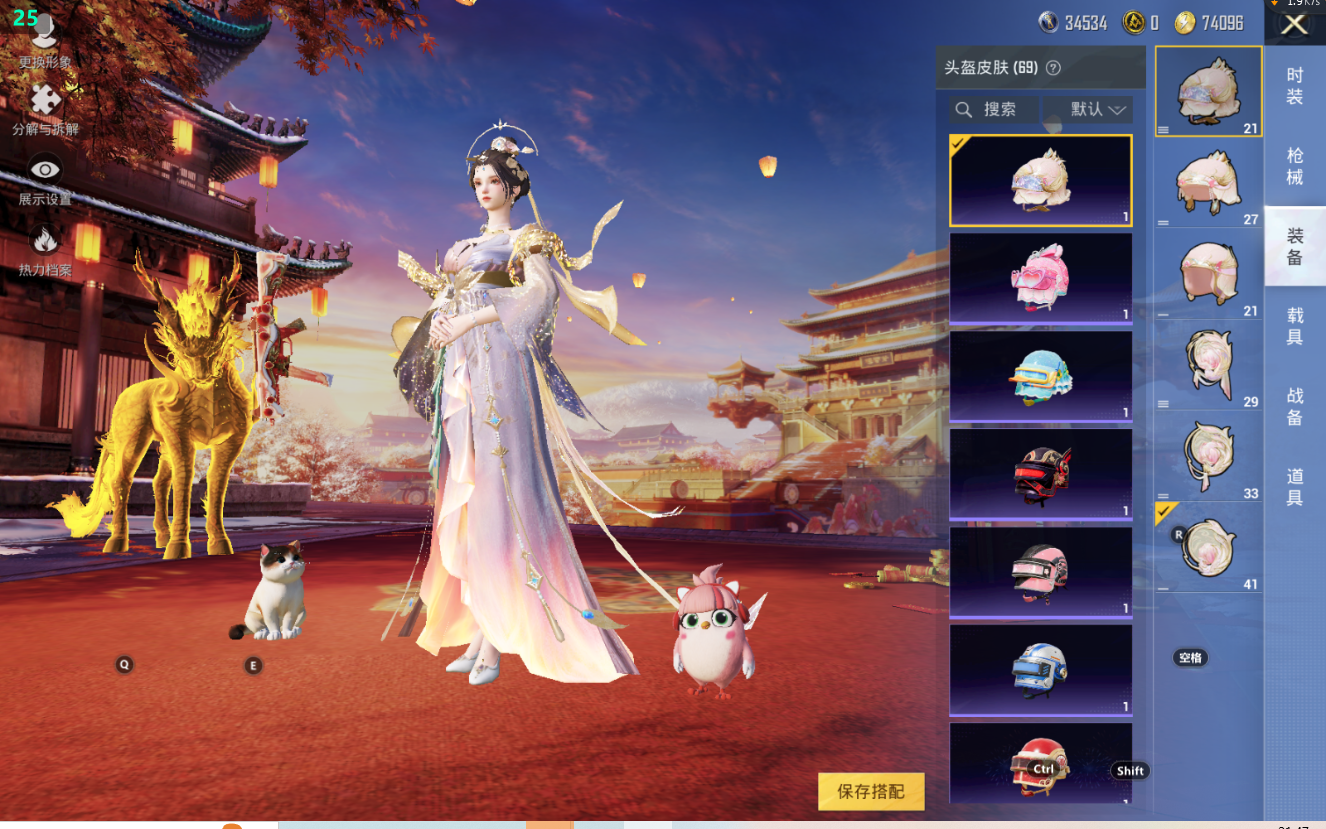Open 更换形象 character change

click(x=45, y=42)
